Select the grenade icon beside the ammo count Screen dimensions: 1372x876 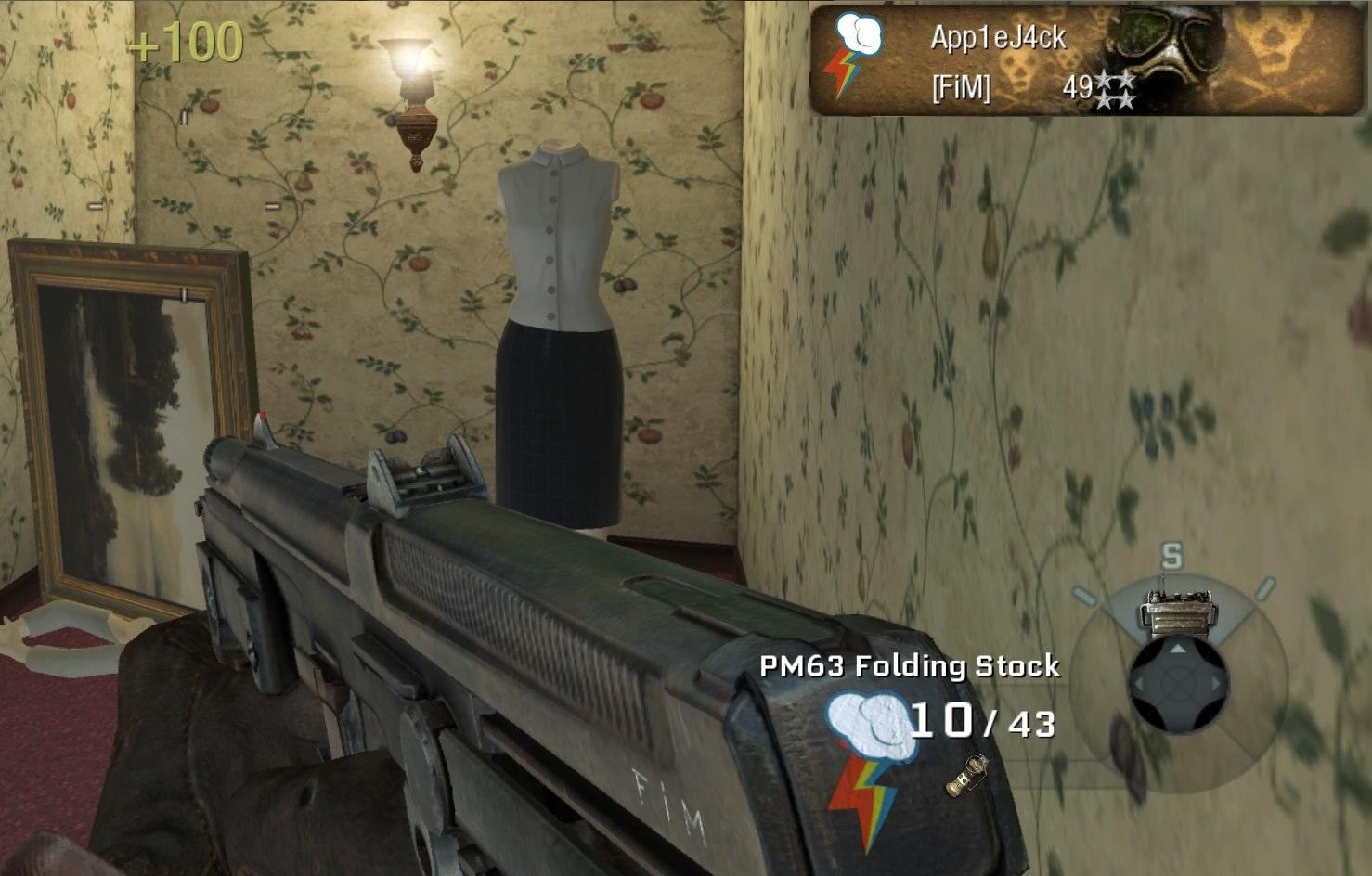(967, 776)
